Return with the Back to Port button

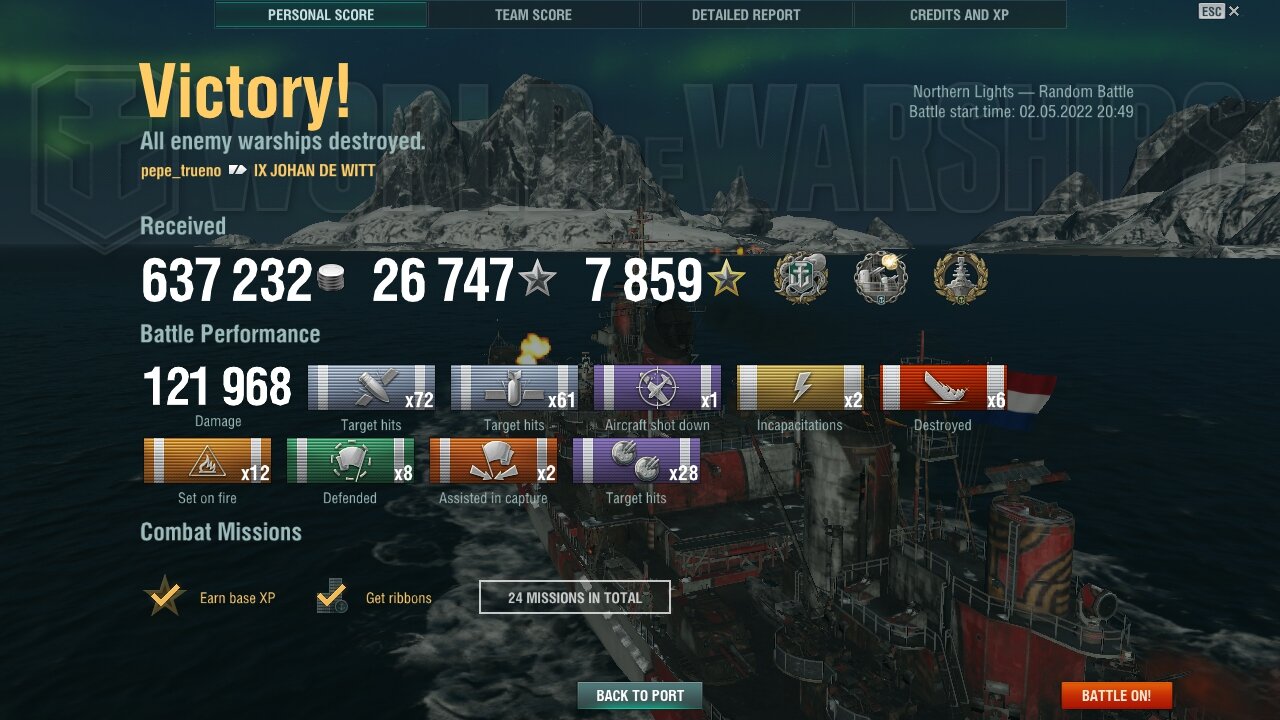pos(640,695)
